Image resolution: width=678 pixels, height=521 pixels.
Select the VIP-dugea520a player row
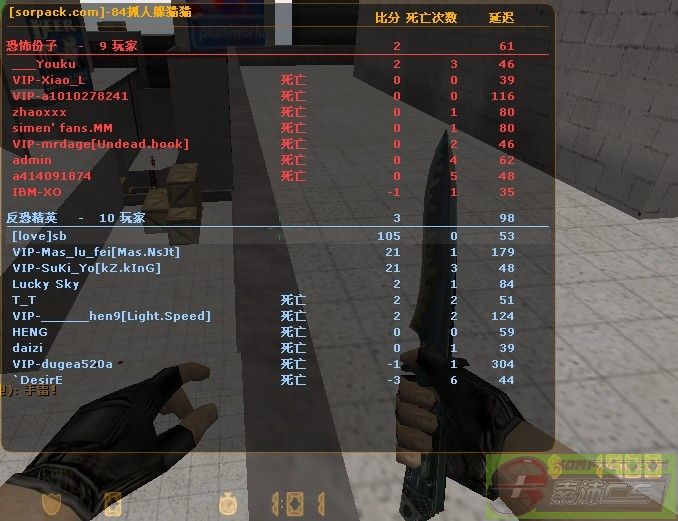coord(62,364)
